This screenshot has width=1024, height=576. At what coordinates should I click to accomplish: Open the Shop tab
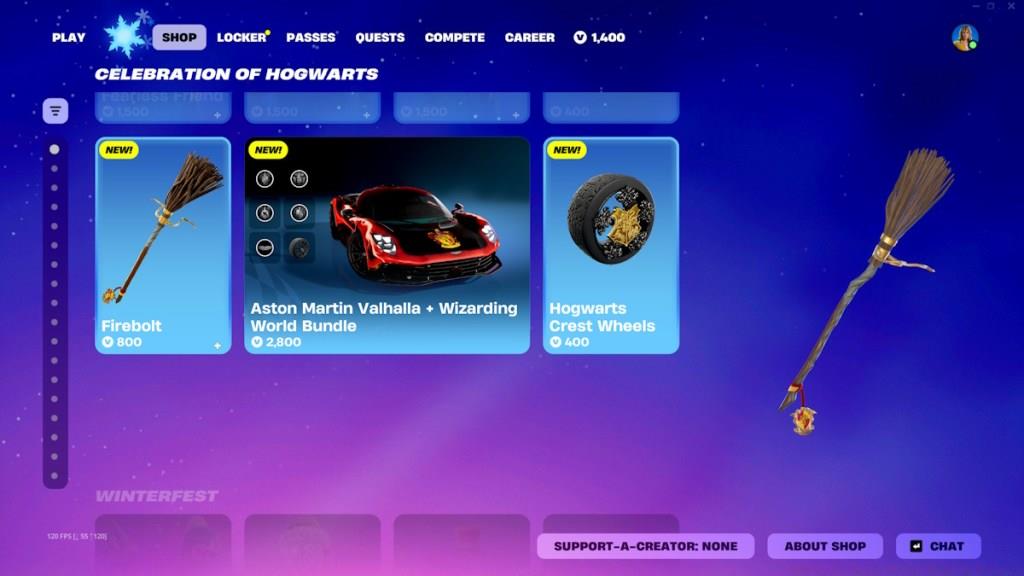179,38
